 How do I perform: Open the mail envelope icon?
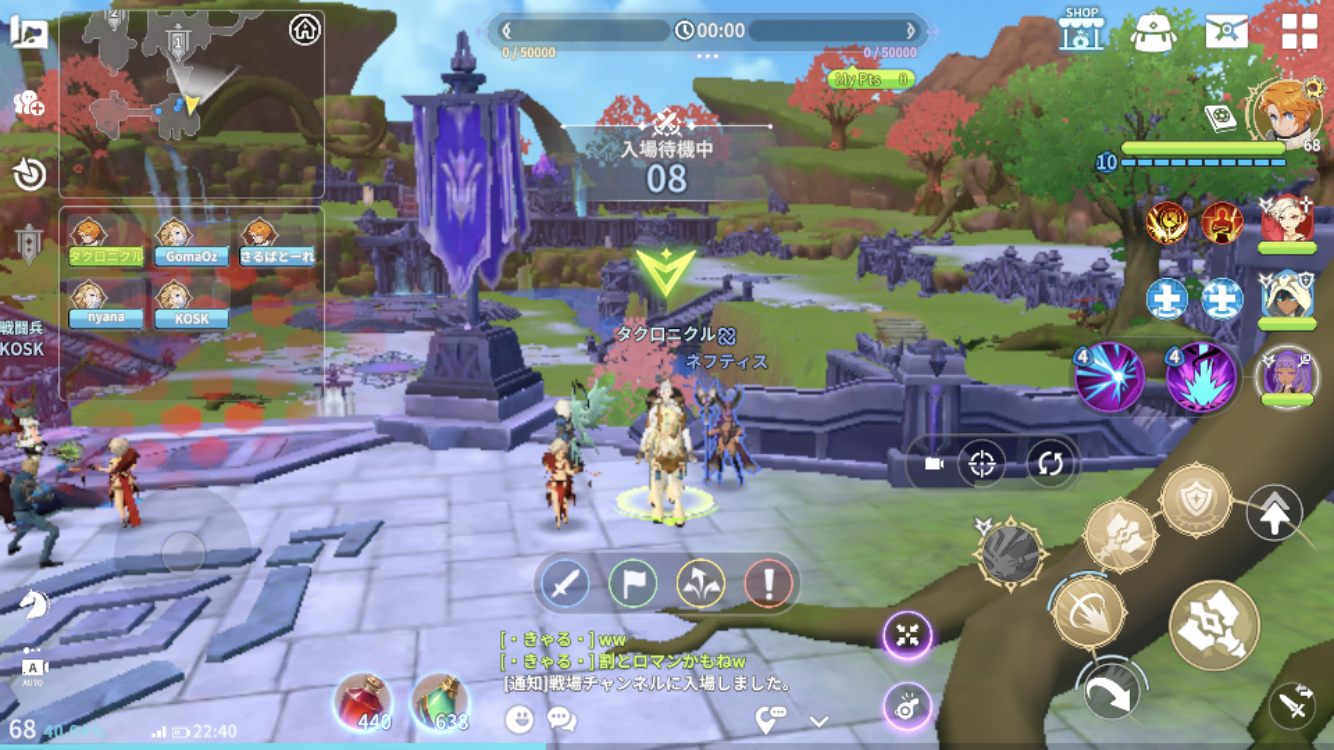1226,32
